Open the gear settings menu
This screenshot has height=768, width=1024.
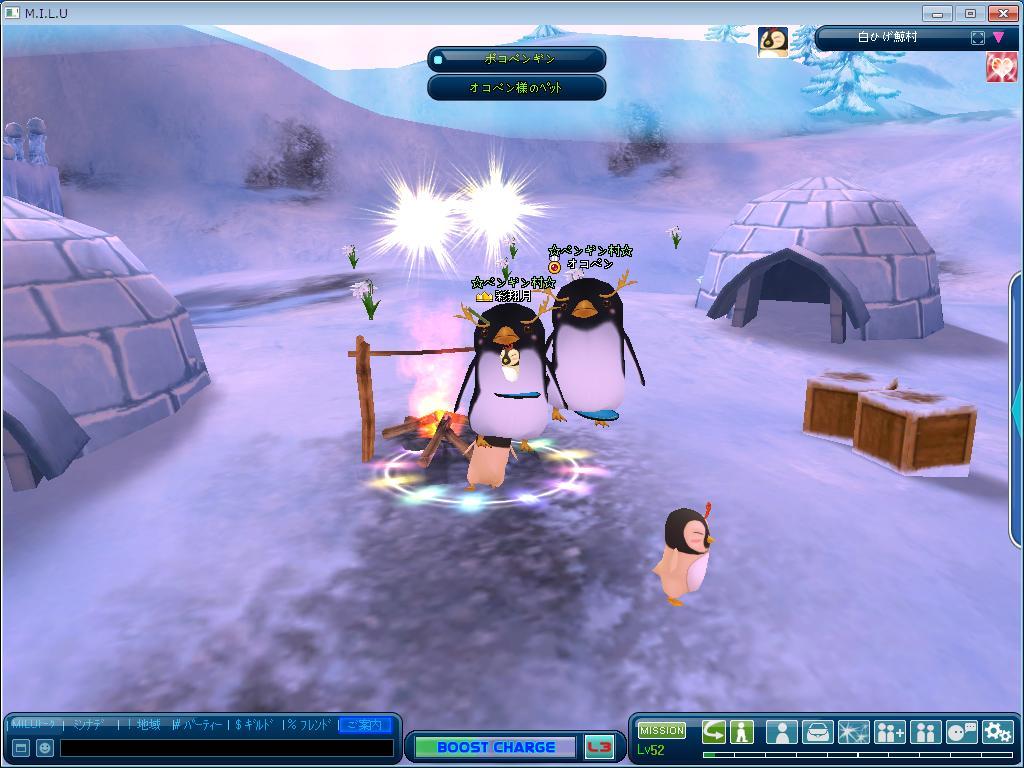pos(997,732)
